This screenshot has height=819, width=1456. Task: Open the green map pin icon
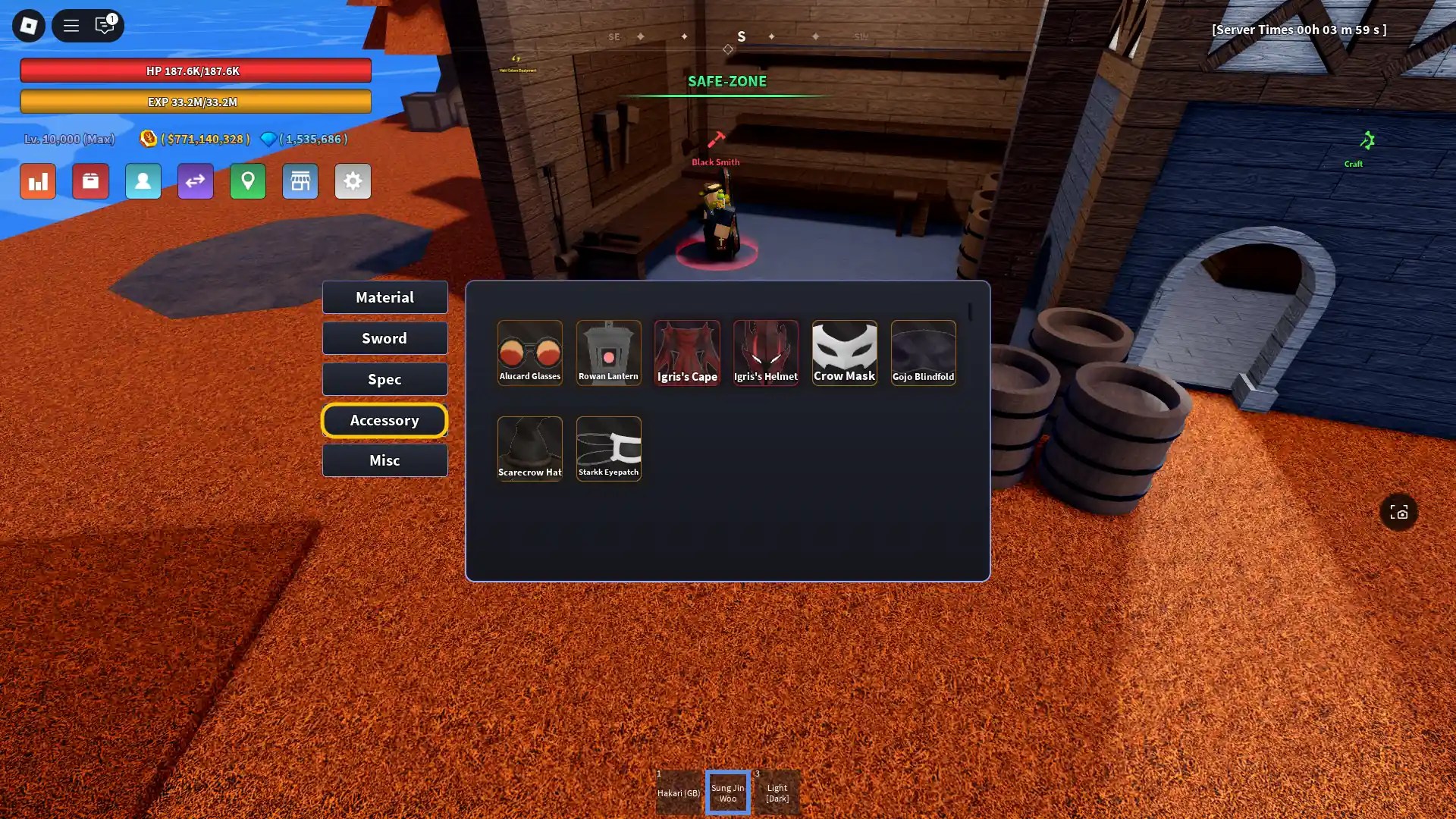pos(248,181)
